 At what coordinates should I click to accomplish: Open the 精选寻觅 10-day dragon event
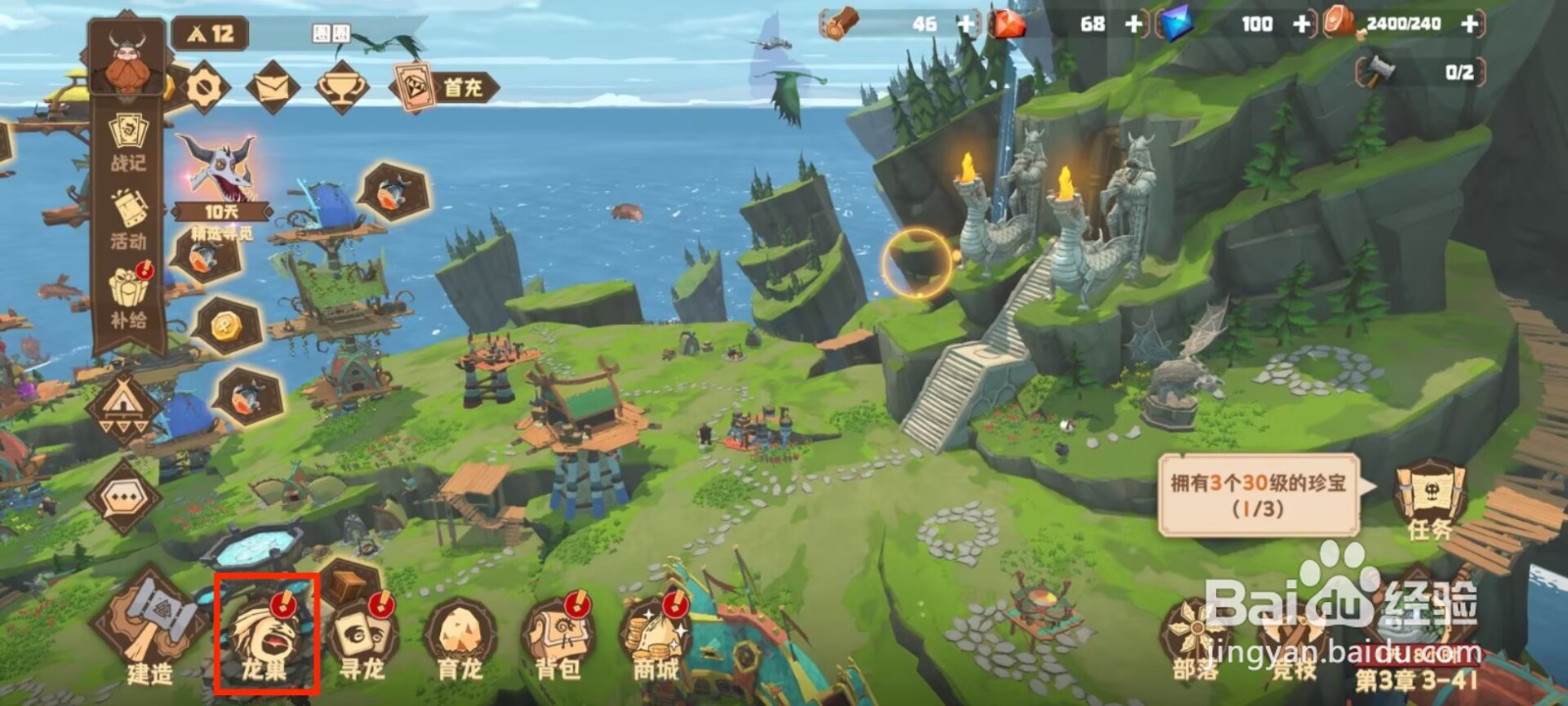tap(221, 181)
